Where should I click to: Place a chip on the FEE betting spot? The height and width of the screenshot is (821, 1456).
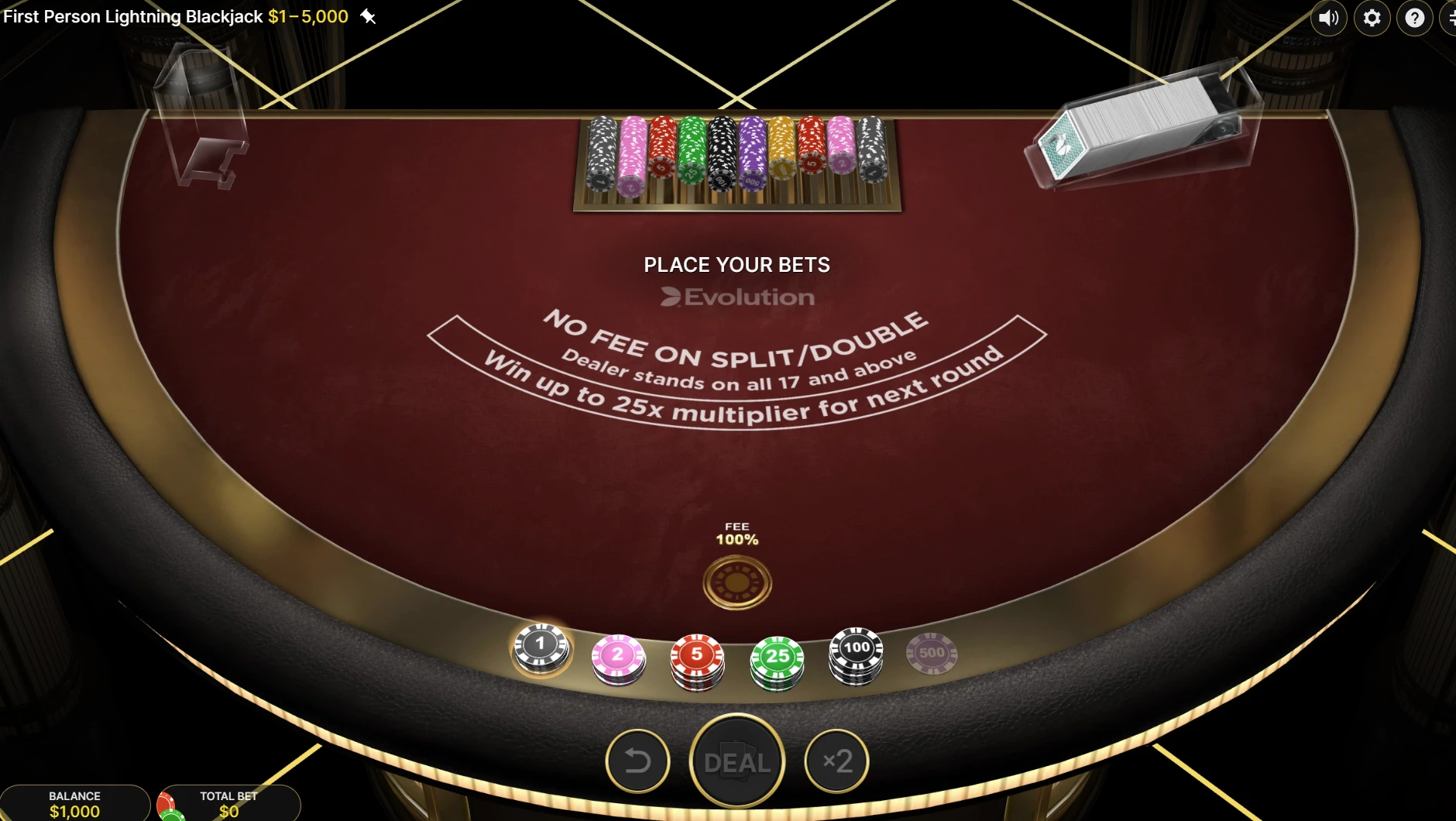point(737,582)
